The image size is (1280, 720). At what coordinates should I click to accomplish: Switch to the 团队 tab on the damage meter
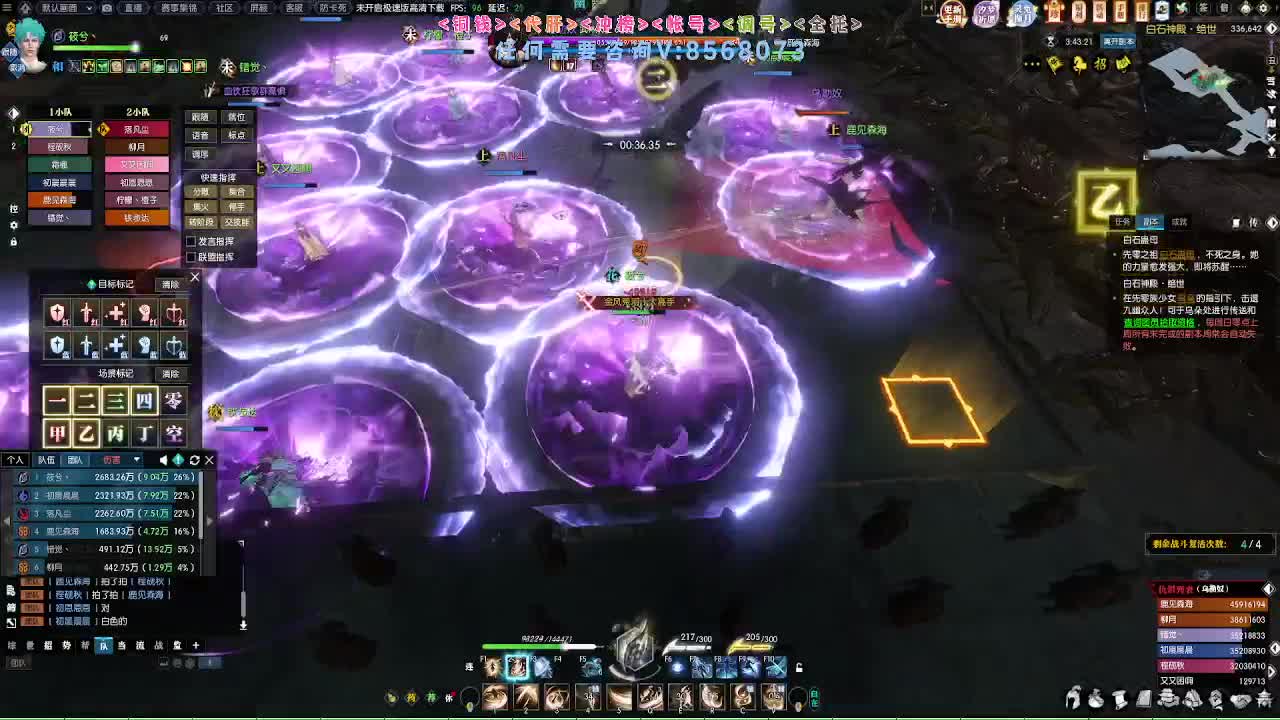coord(73,459)
